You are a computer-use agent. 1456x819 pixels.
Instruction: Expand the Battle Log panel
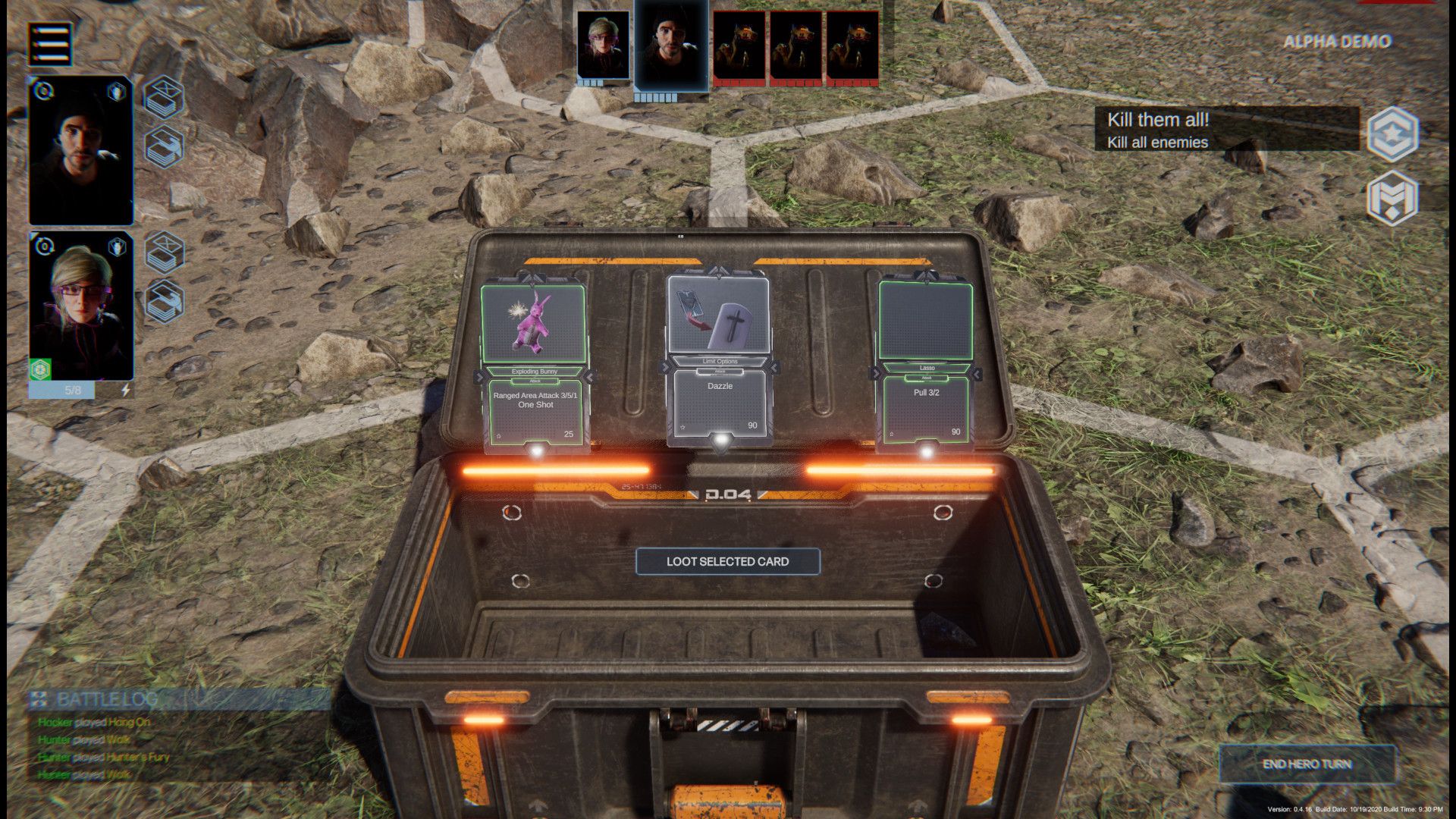pyautogui.click(x=106, y=699)
